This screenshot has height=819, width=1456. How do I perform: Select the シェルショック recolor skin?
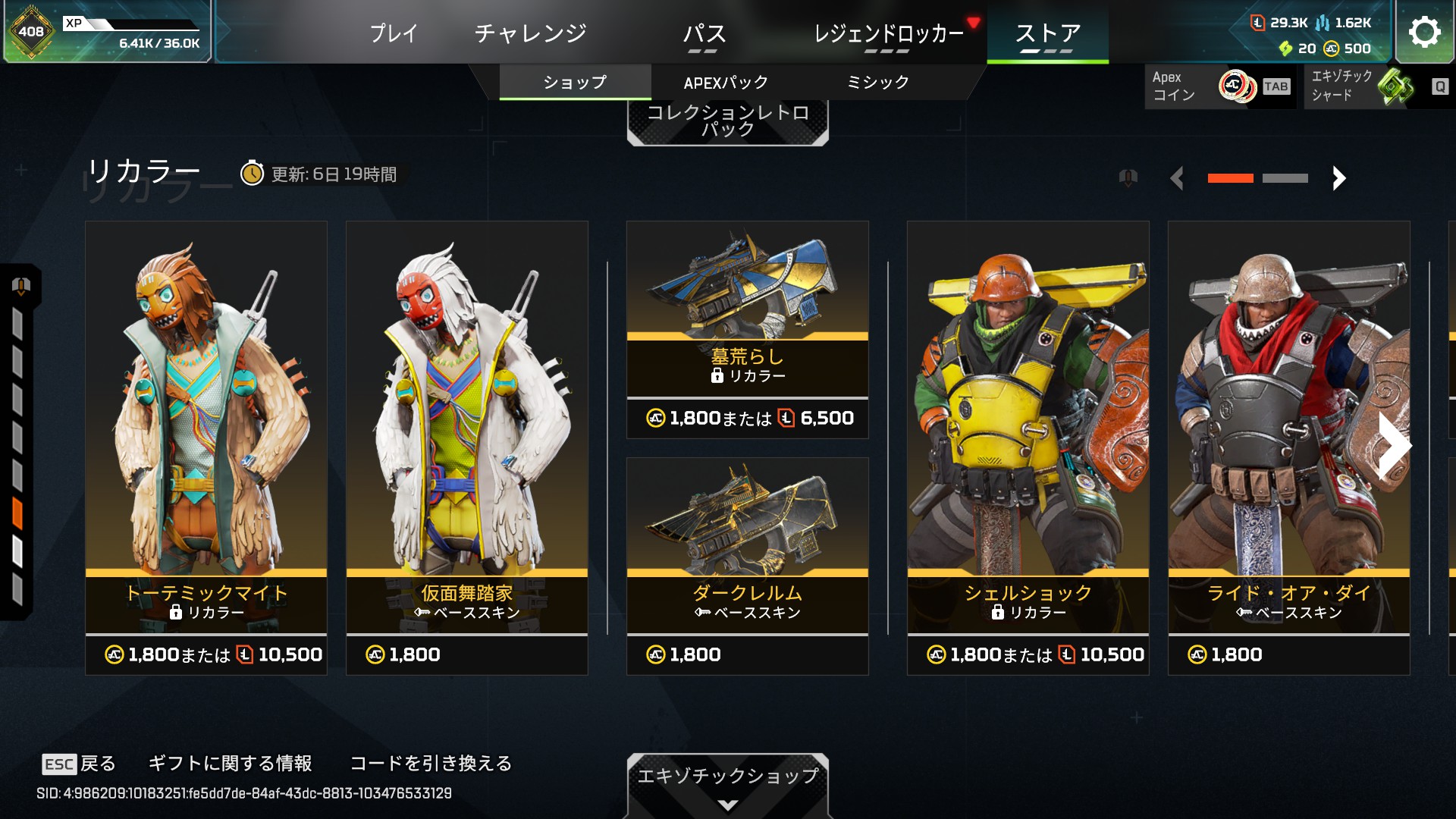(x=1028, y=447)
